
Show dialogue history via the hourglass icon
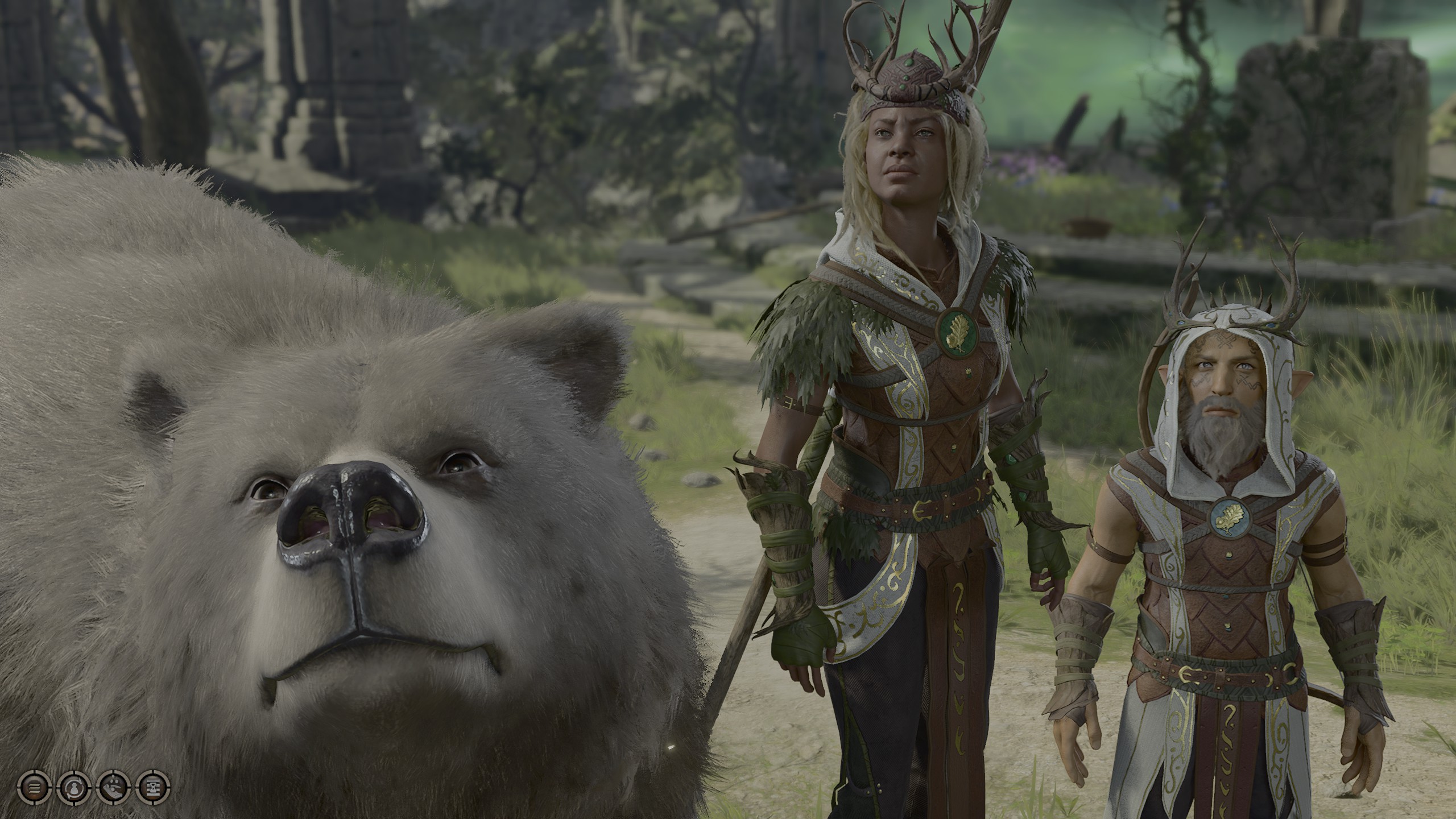click(154, 788)
